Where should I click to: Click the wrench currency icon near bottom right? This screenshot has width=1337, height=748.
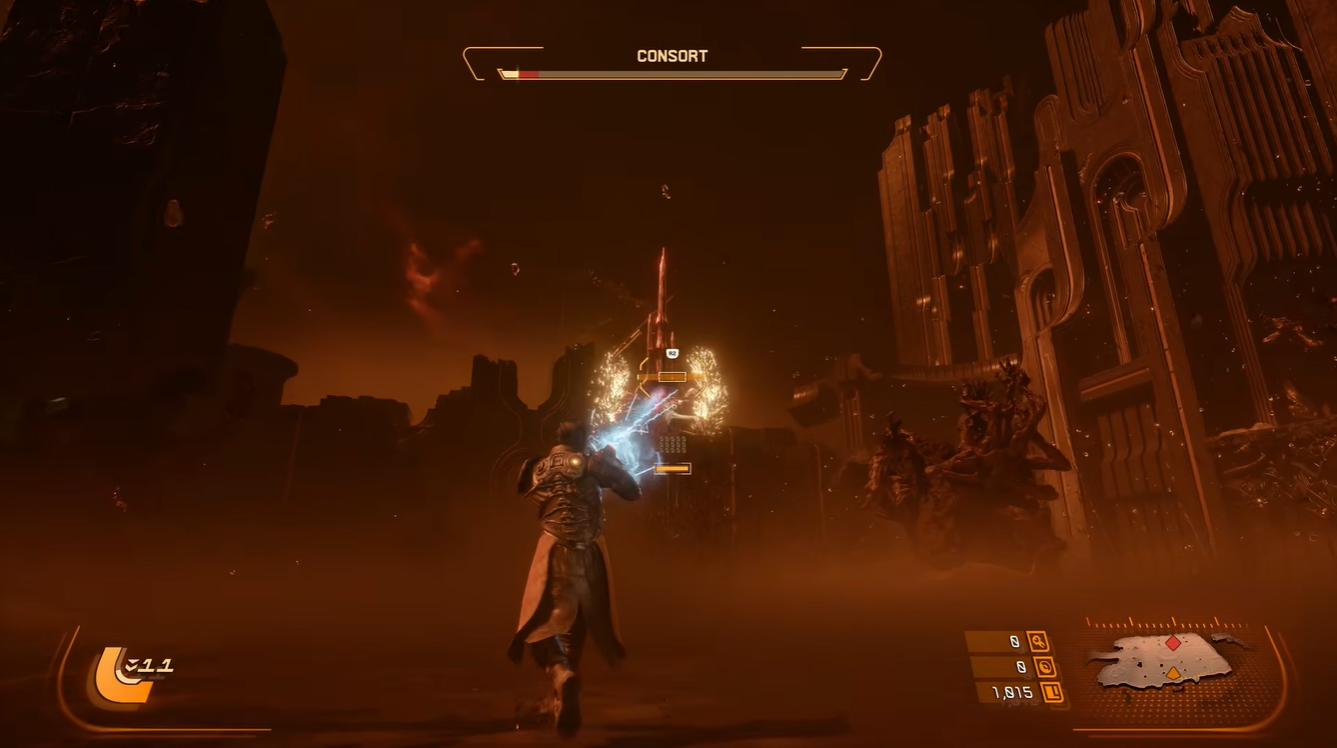[1038, 642]
